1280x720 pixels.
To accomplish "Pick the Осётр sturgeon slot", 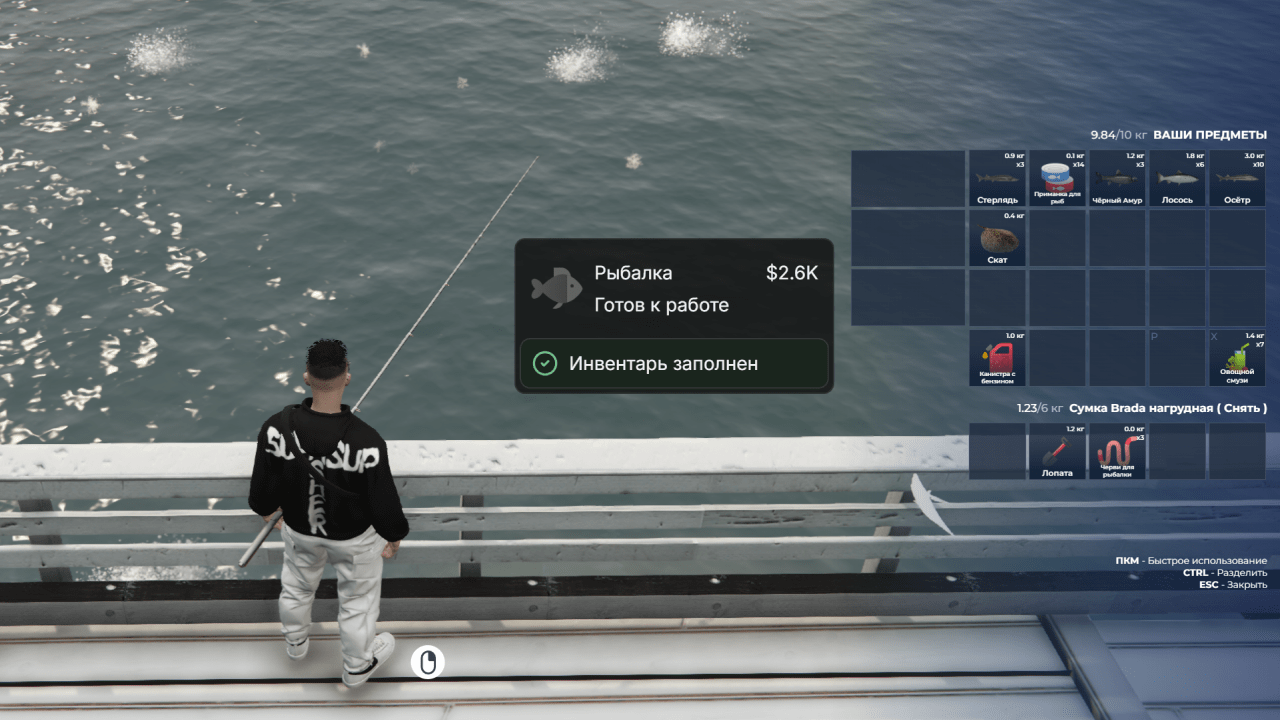I will click(1237, 178).
